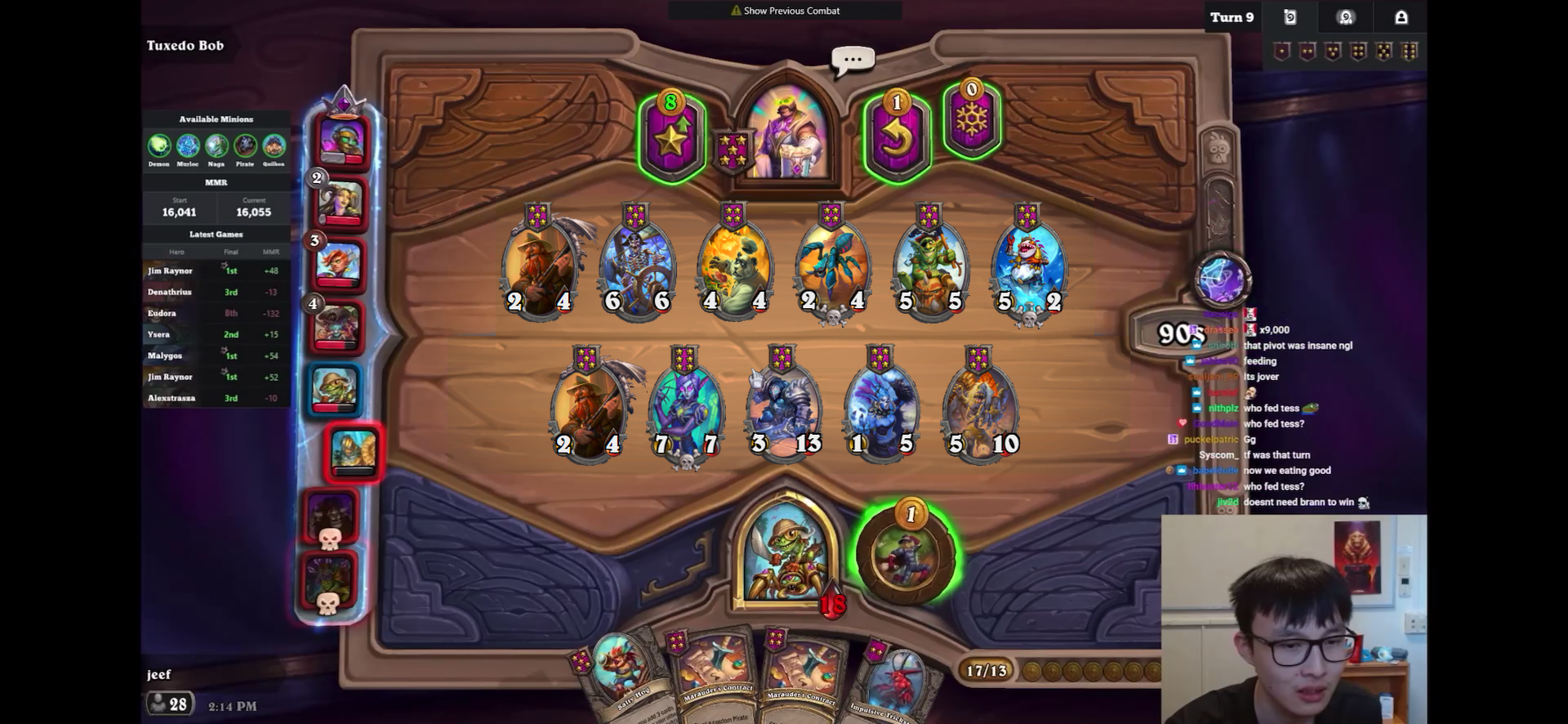Image resolution: width=1568 pixels, height=724 pixels.
Task: Click Bob's speech bubble
Action: point(853,60)
